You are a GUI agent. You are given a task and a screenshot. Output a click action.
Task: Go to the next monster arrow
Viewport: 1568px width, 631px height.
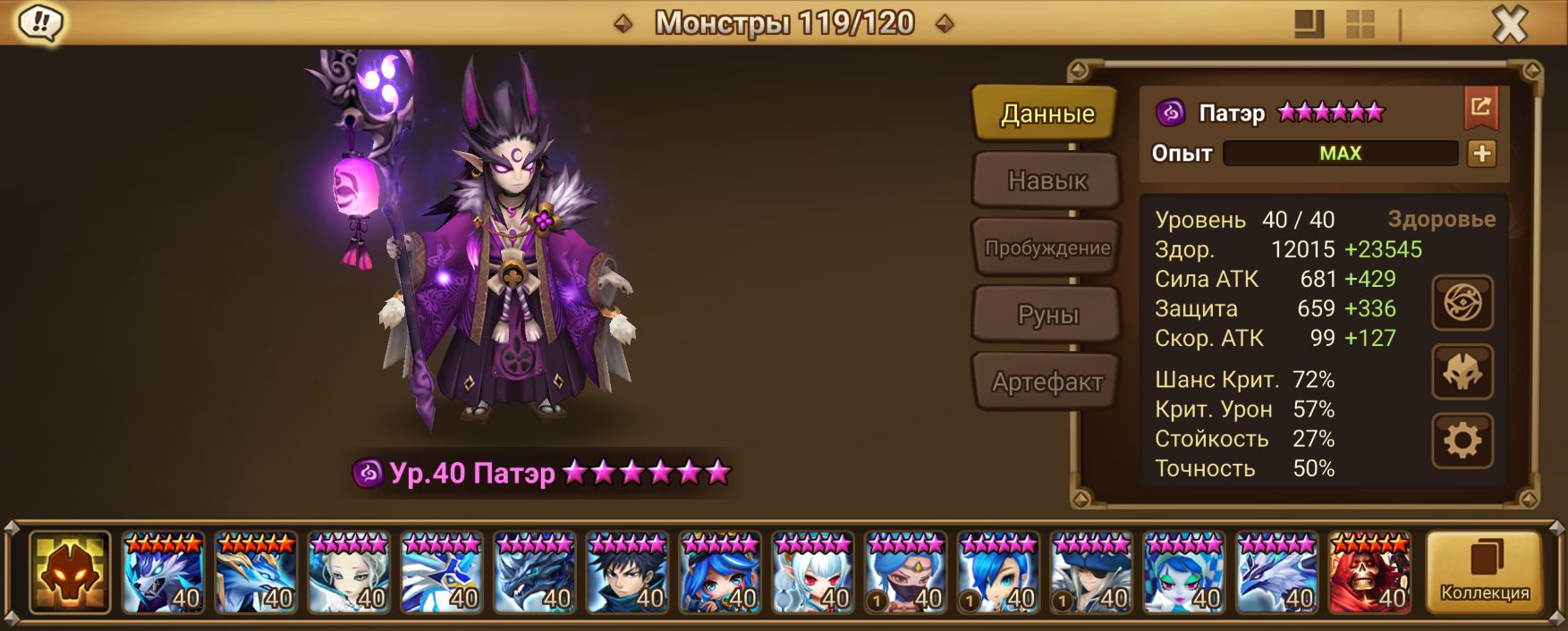(944, 24)
